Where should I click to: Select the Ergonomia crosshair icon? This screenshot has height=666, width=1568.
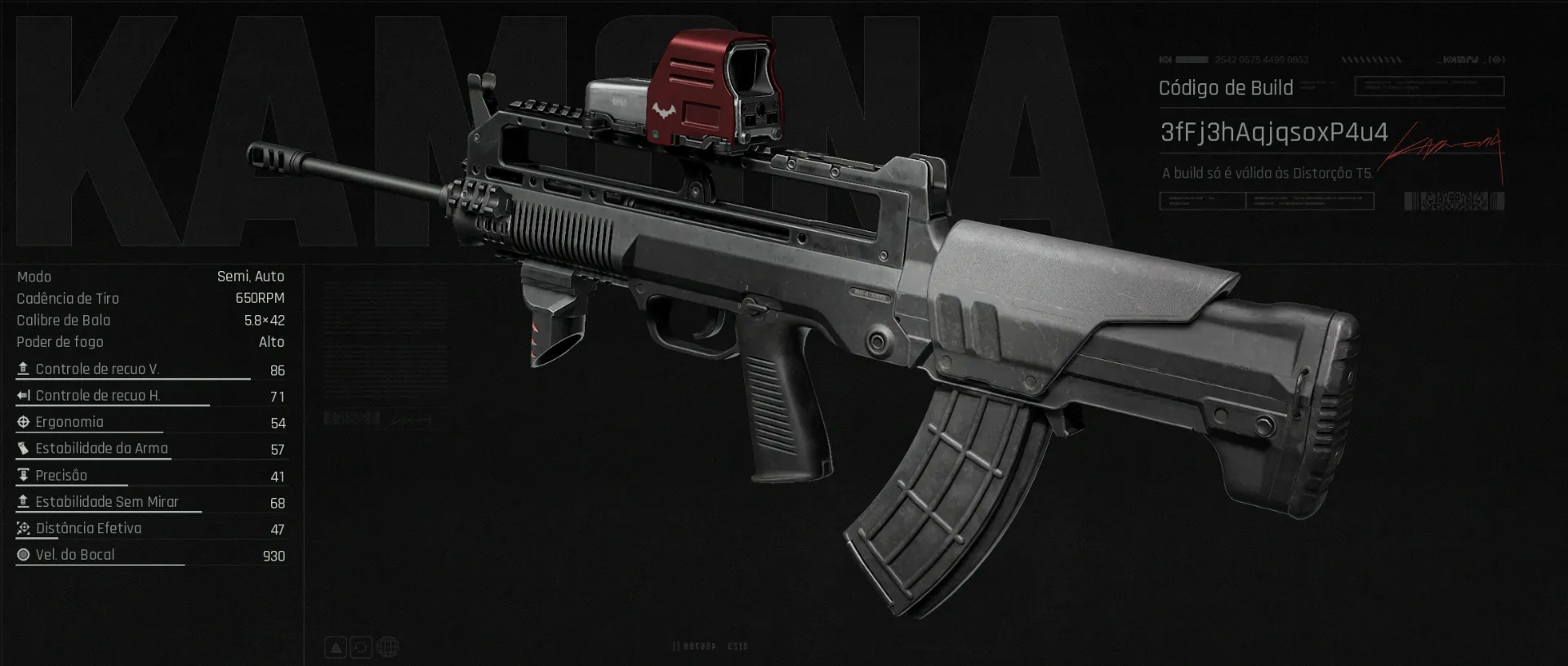22,422
